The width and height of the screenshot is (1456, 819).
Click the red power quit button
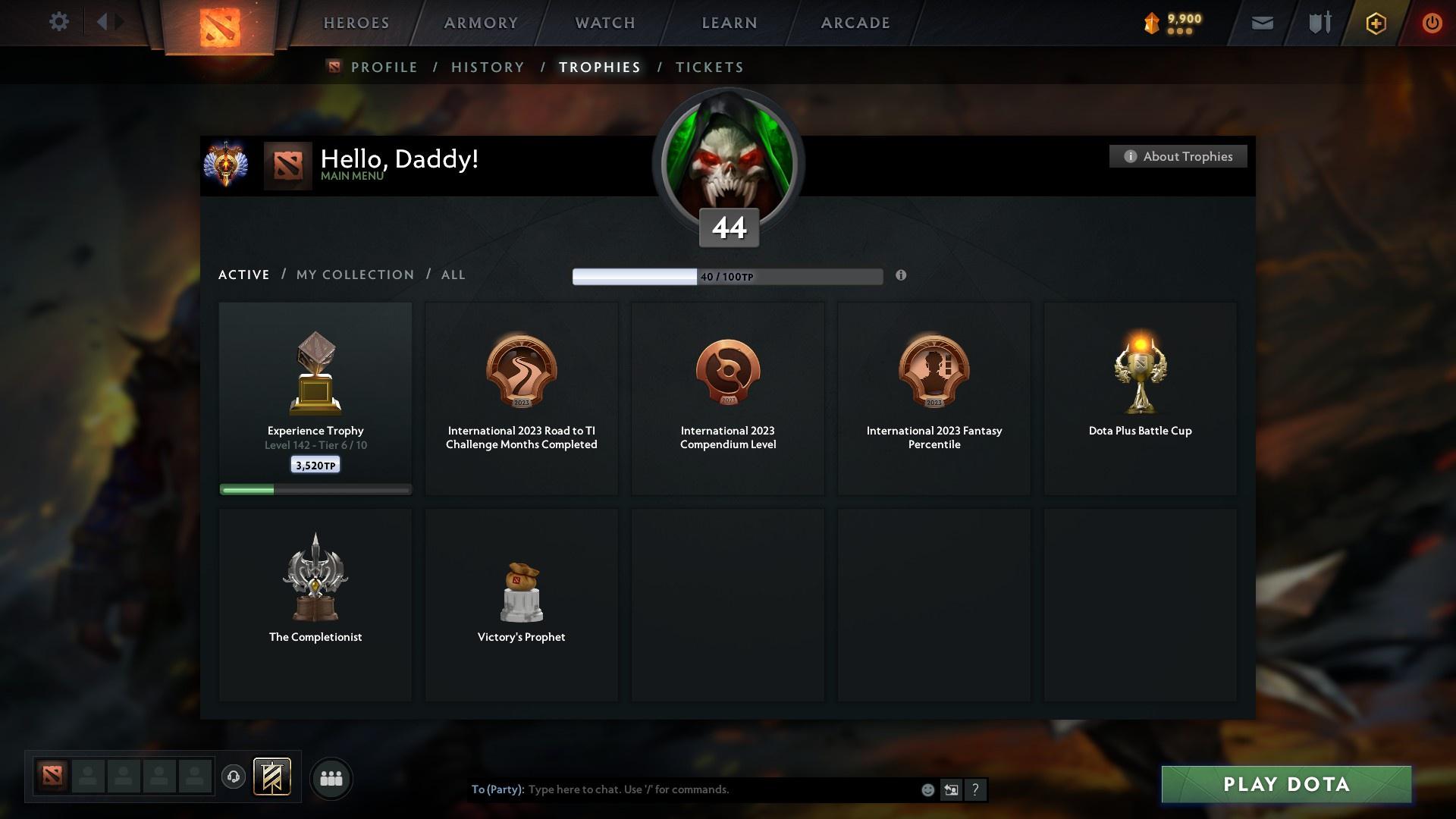pos(1432,23)
